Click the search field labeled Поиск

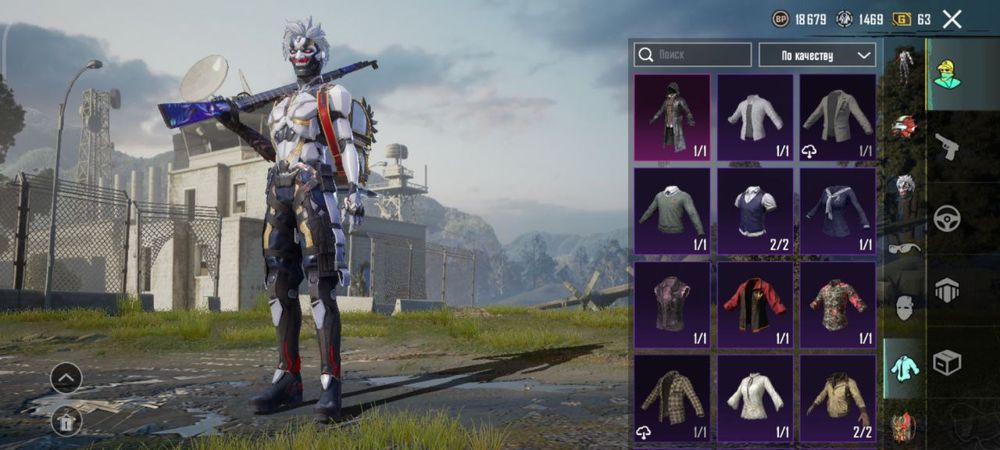click(693, 55)
